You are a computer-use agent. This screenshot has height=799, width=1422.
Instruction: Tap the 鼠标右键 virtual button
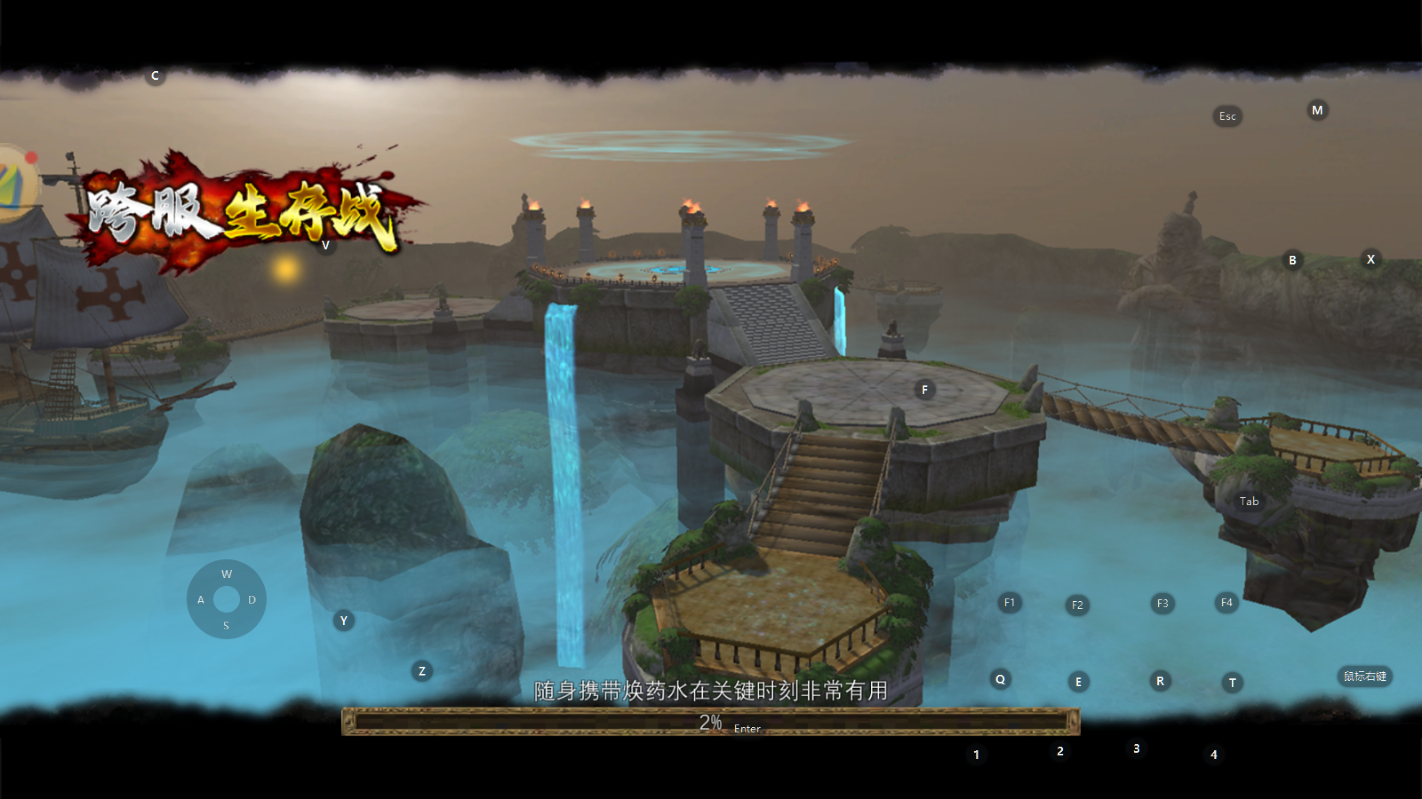coord(1365,676)
